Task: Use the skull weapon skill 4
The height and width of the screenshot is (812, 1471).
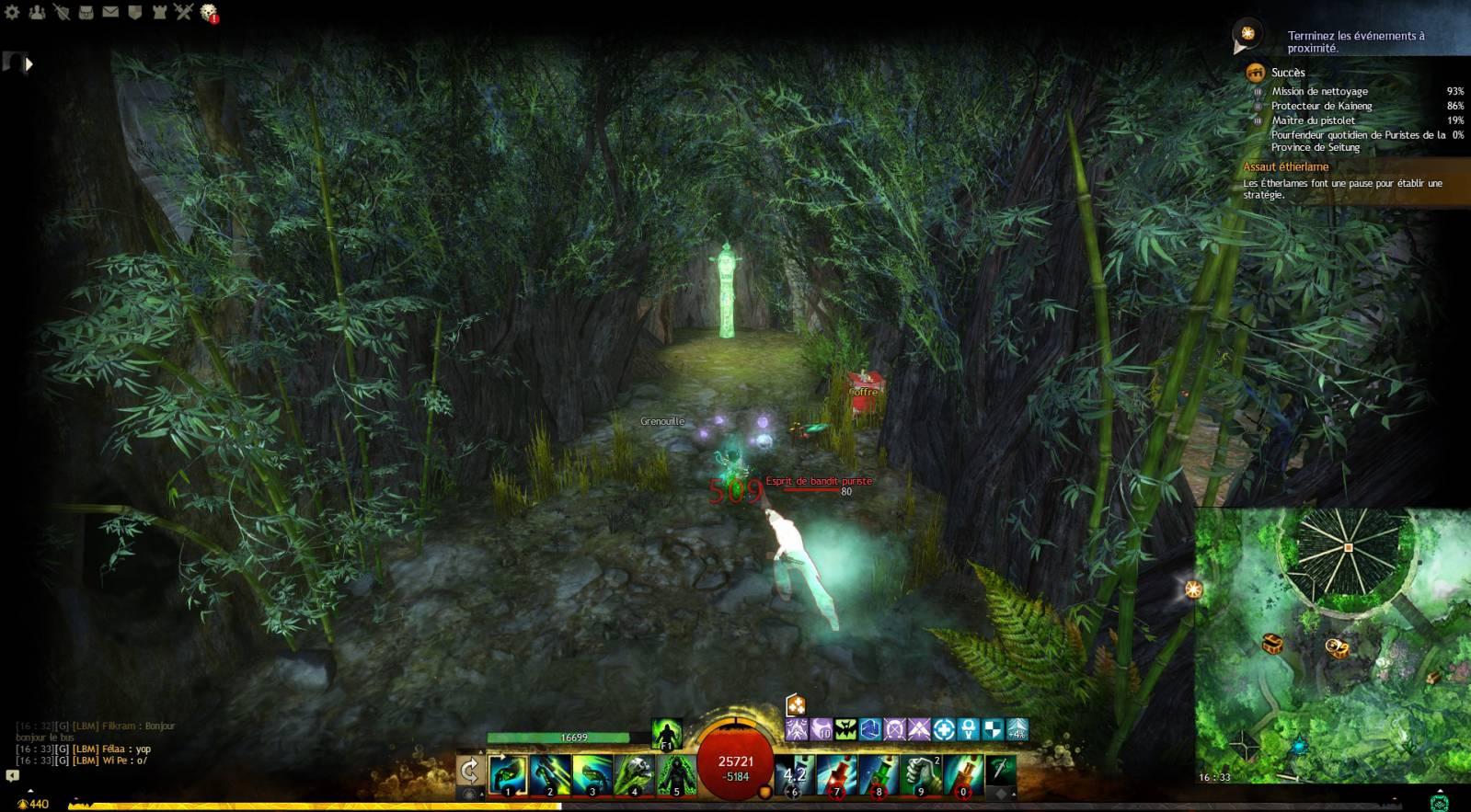Action: click(635, 773)
